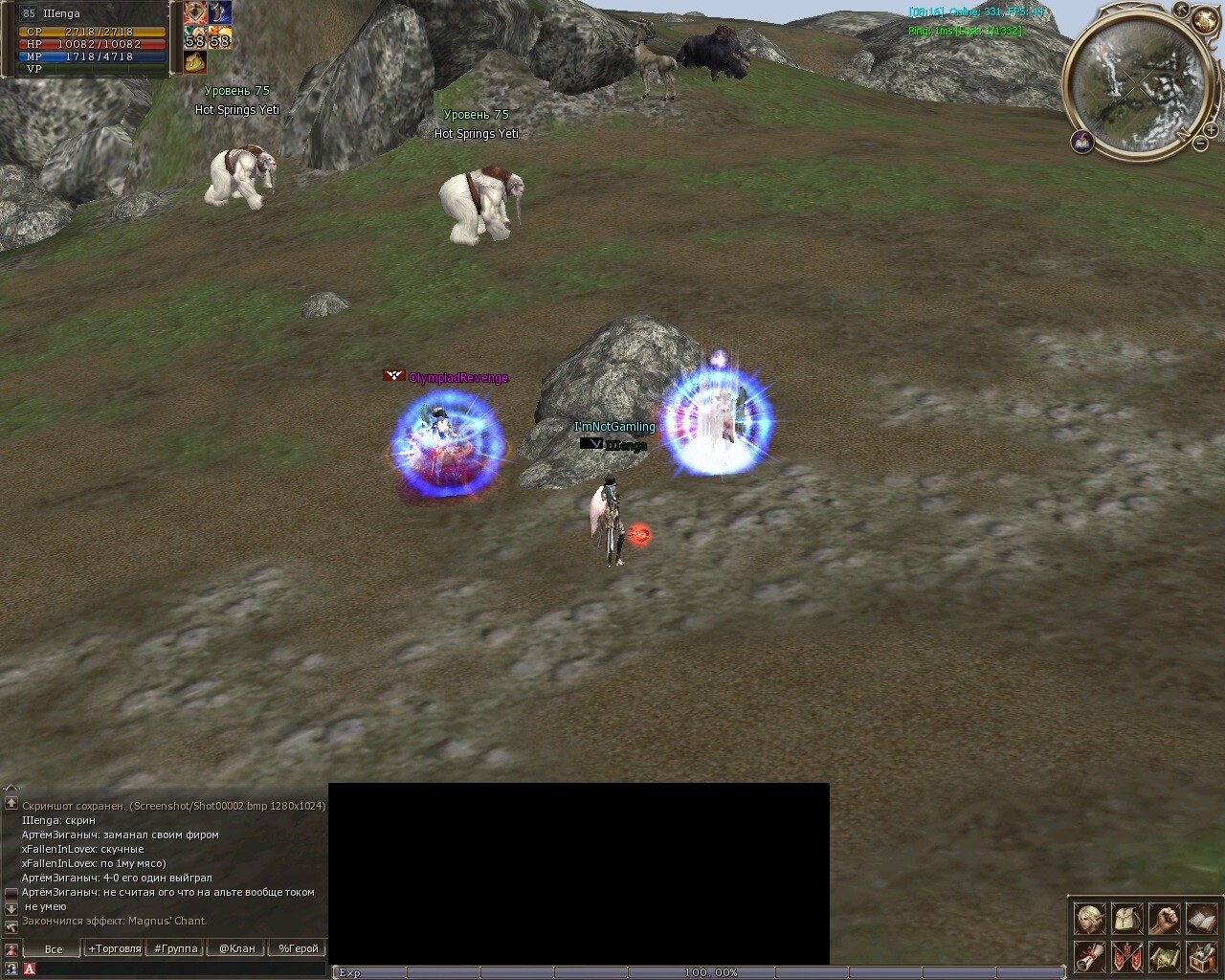Open the quest scroll icon

1089,956
